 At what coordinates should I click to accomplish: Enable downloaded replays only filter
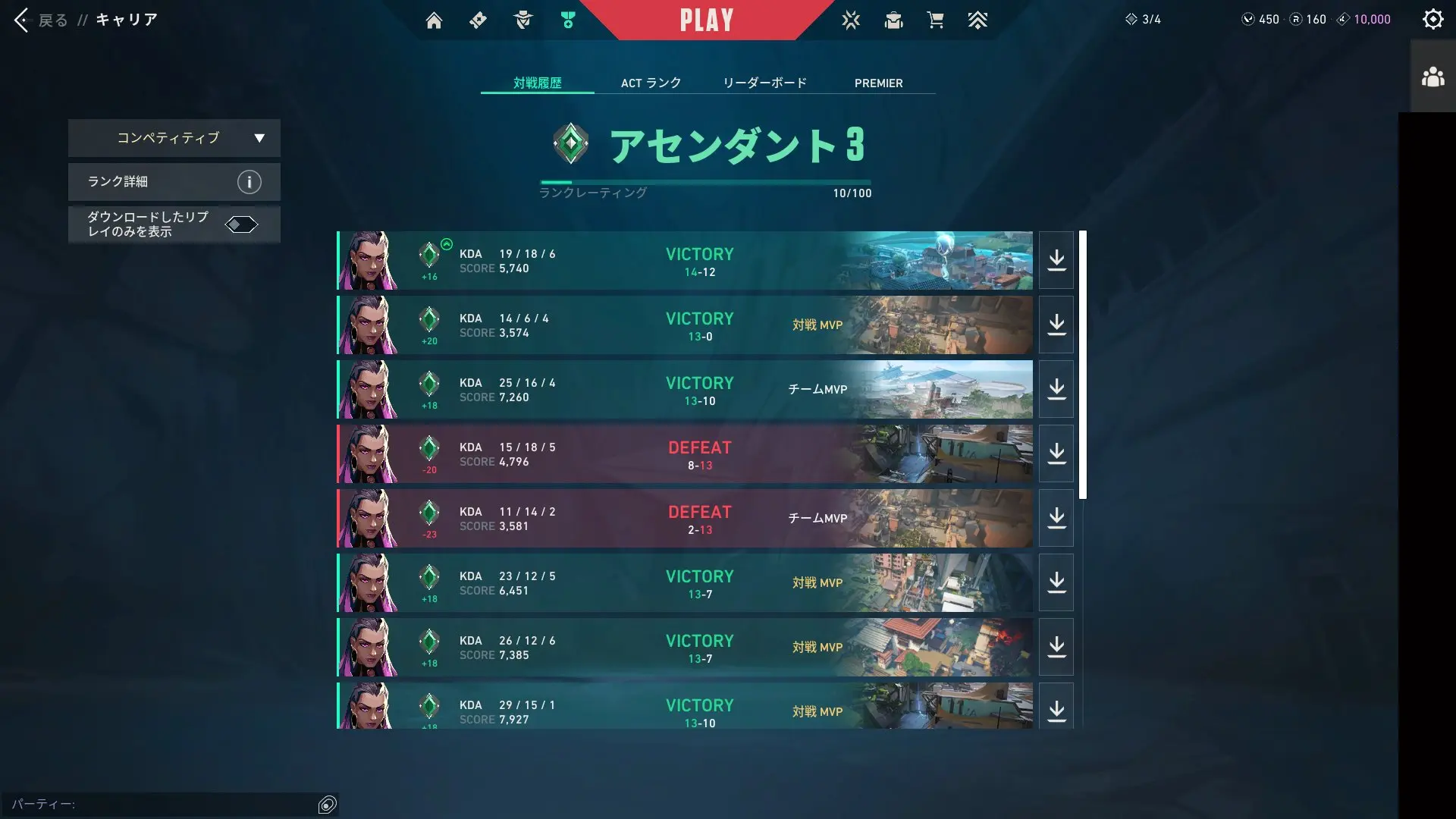pos(241,224)
